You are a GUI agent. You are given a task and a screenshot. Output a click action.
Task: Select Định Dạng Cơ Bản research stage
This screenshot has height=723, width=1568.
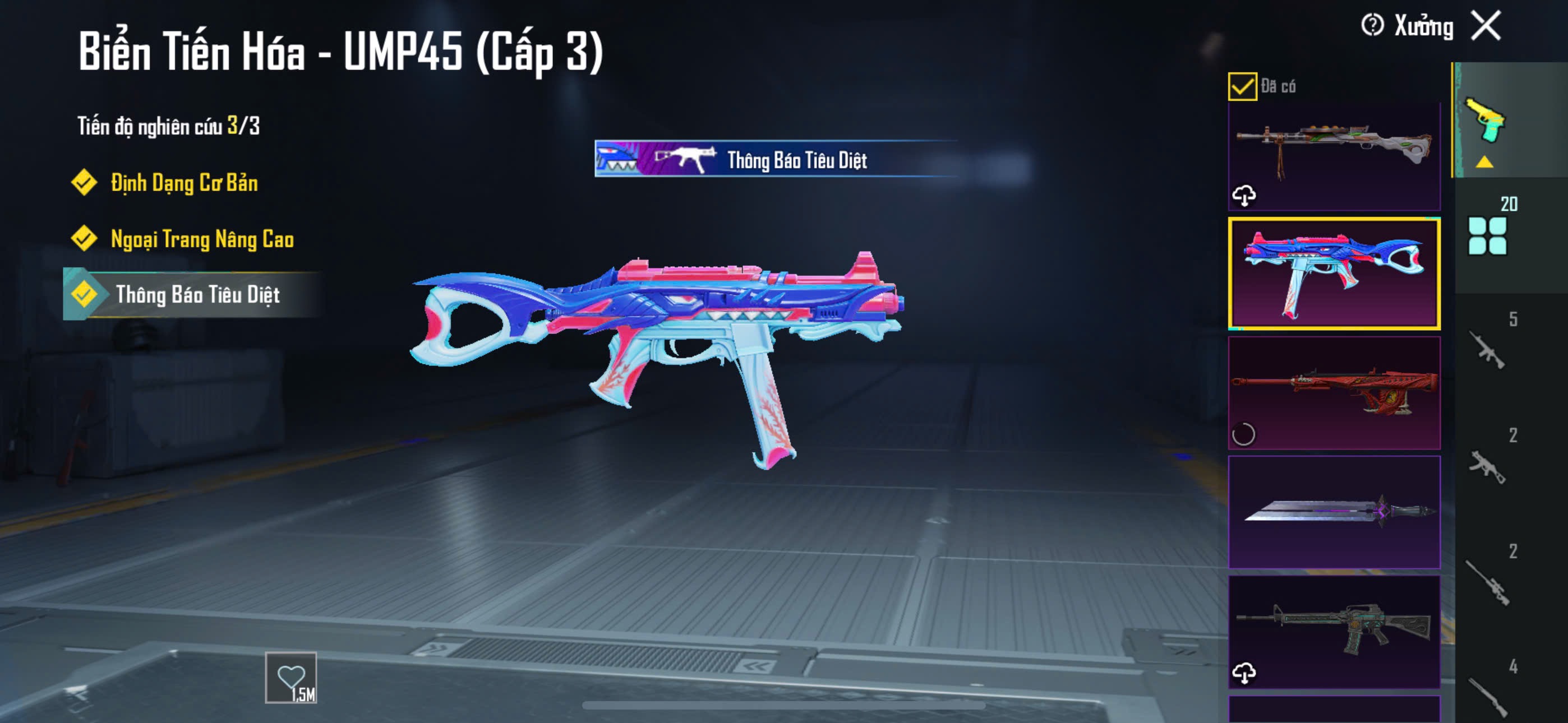pyautogui.click(x=183, y=183)
